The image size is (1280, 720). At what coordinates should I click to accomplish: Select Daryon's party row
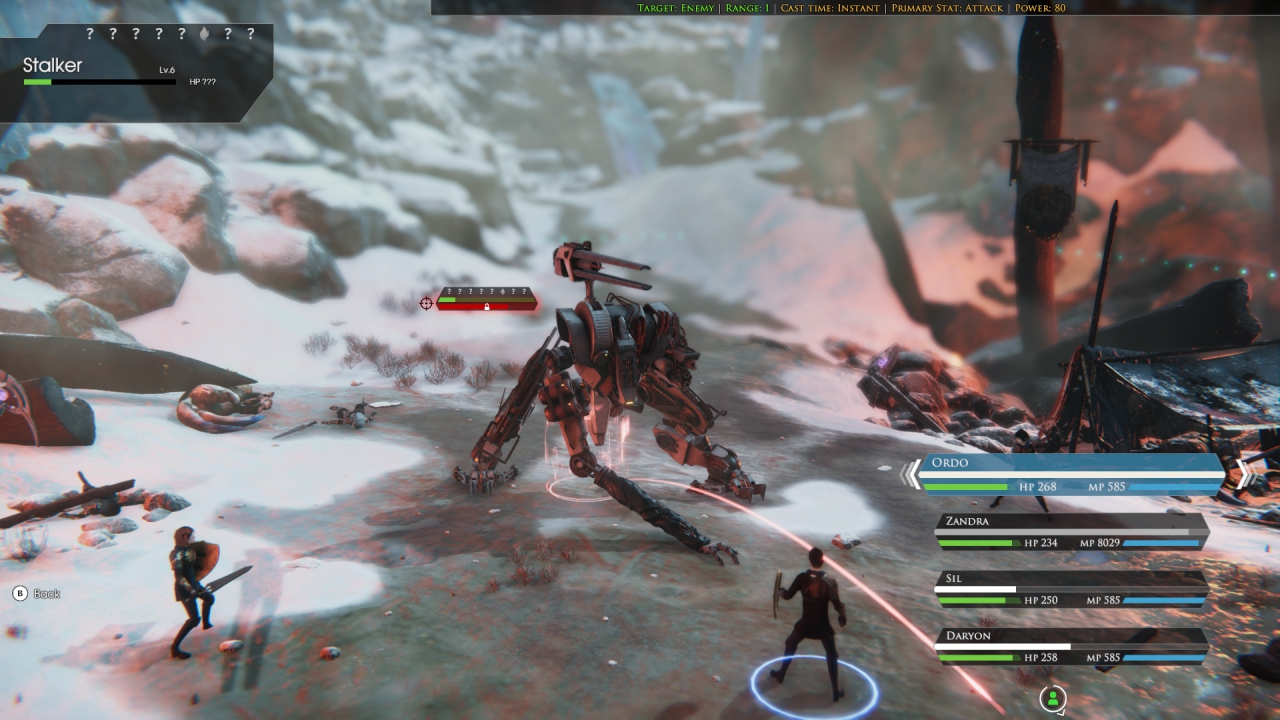tap(1071, 646)
